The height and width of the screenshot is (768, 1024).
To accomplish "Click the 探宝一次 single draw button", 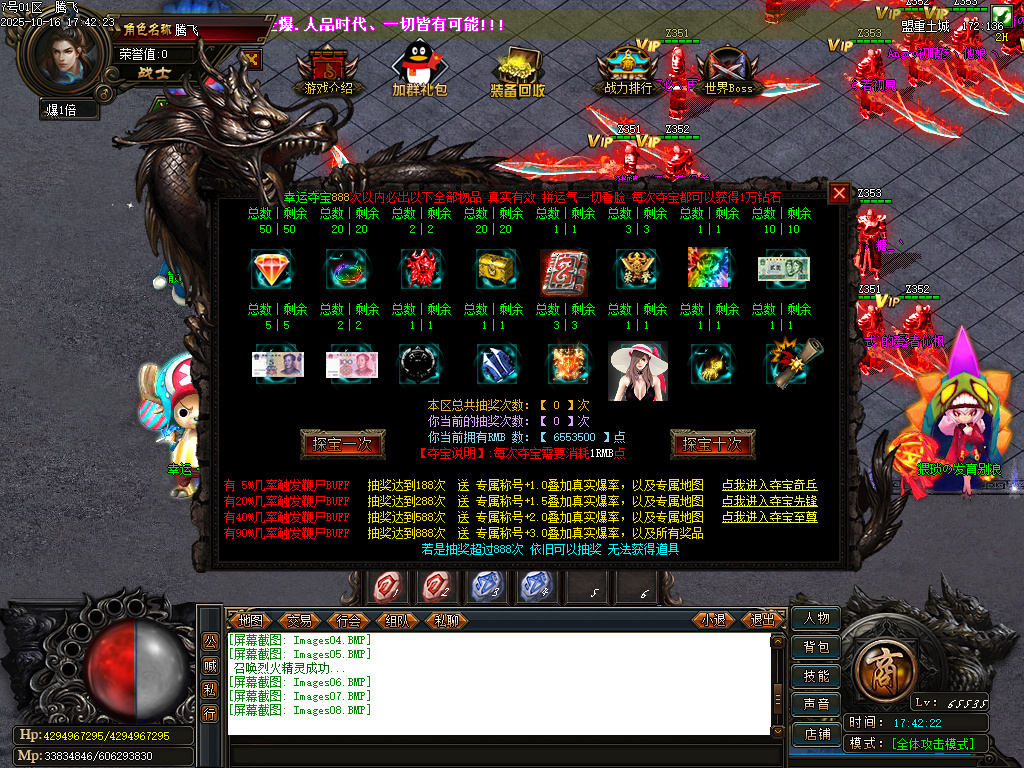I will 342,444.
